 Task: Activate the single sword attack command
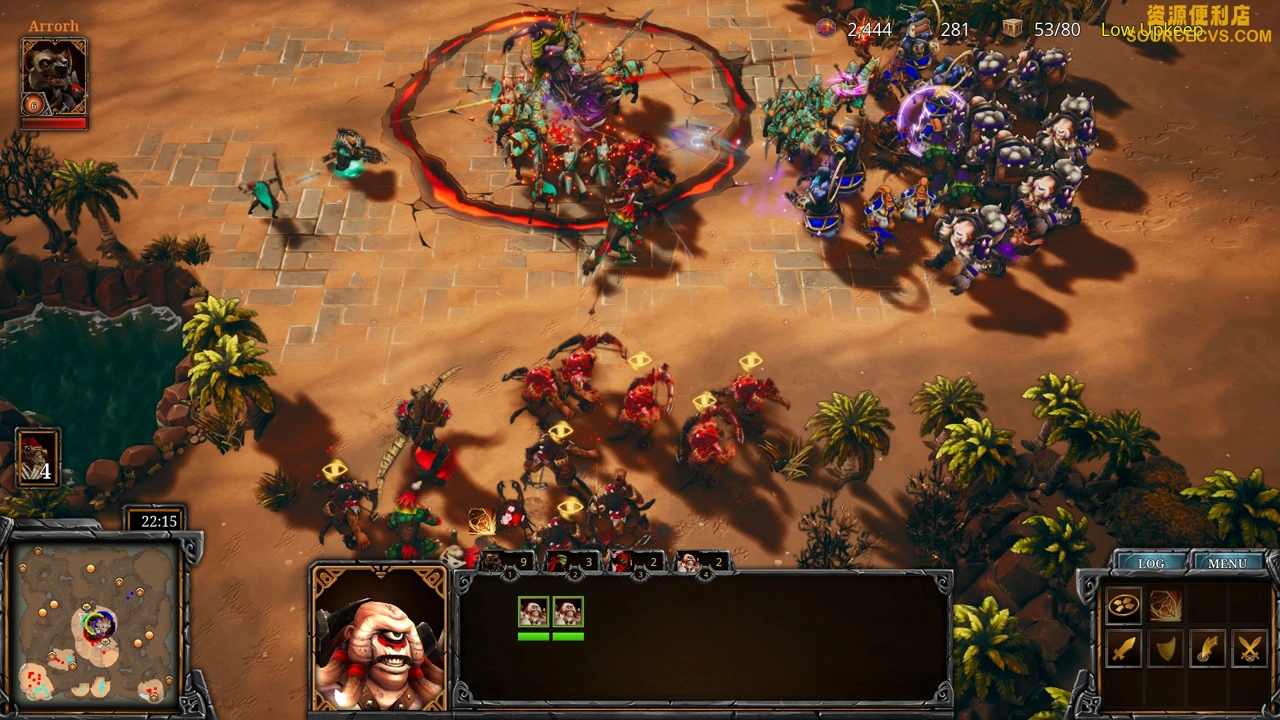coord(1123,649)
